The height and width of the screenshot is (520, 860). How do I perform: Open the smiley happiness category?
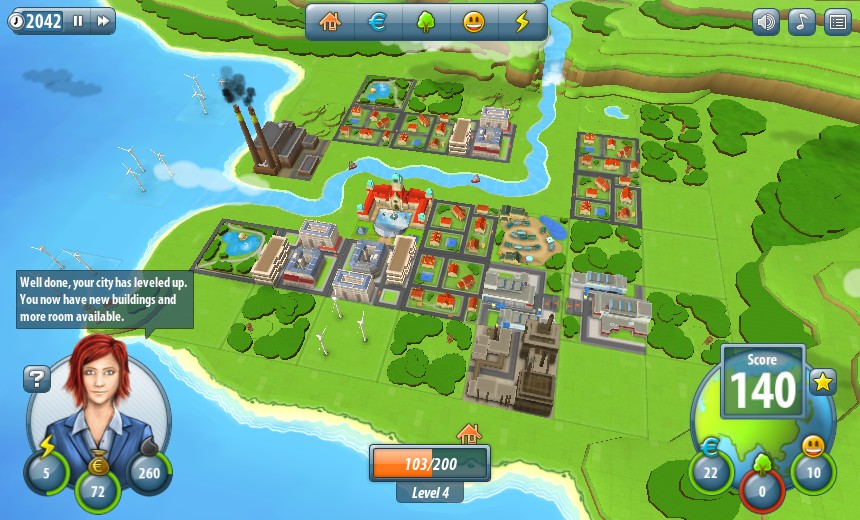(474, 22)
